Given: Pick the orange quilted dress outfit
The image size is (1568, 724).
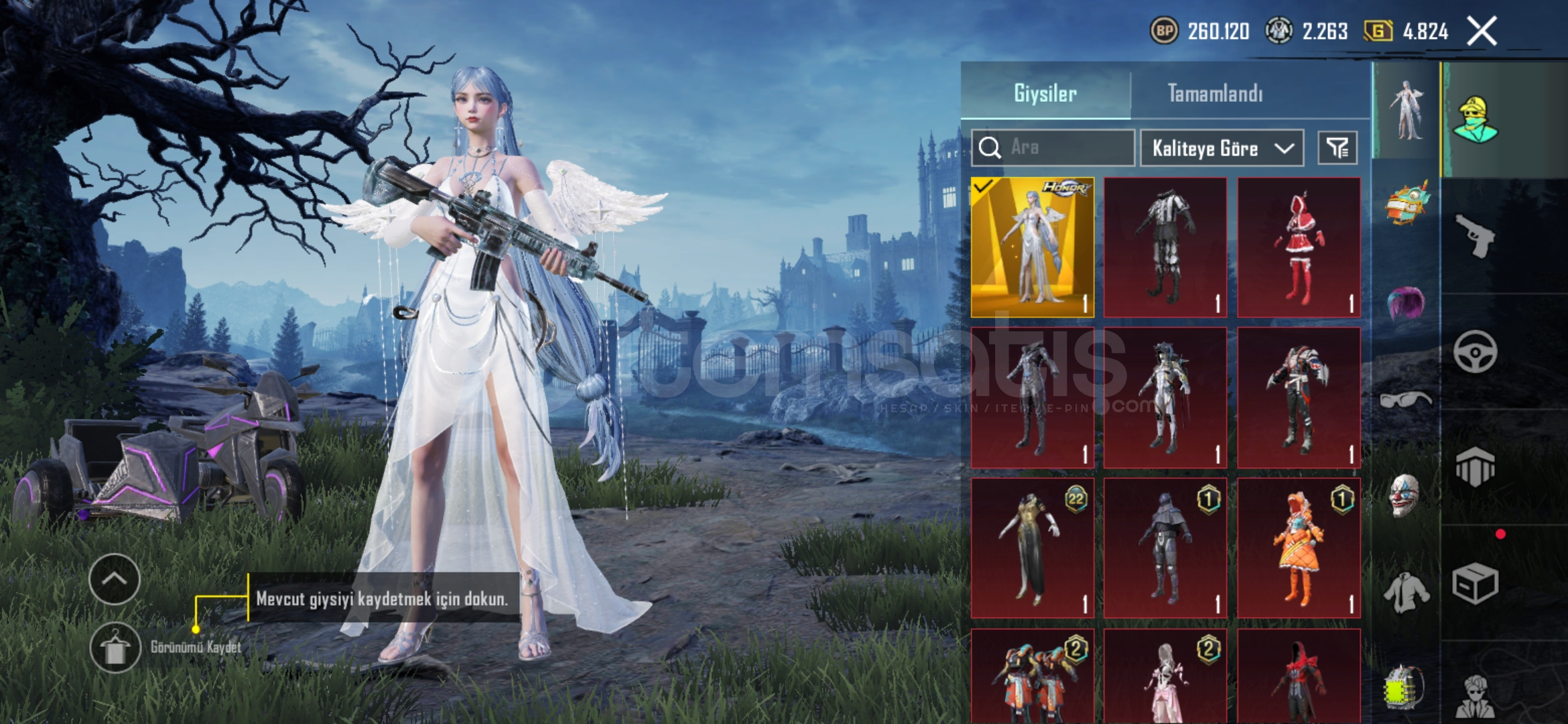Looking at the screenshot, I should click(1299, 548).
